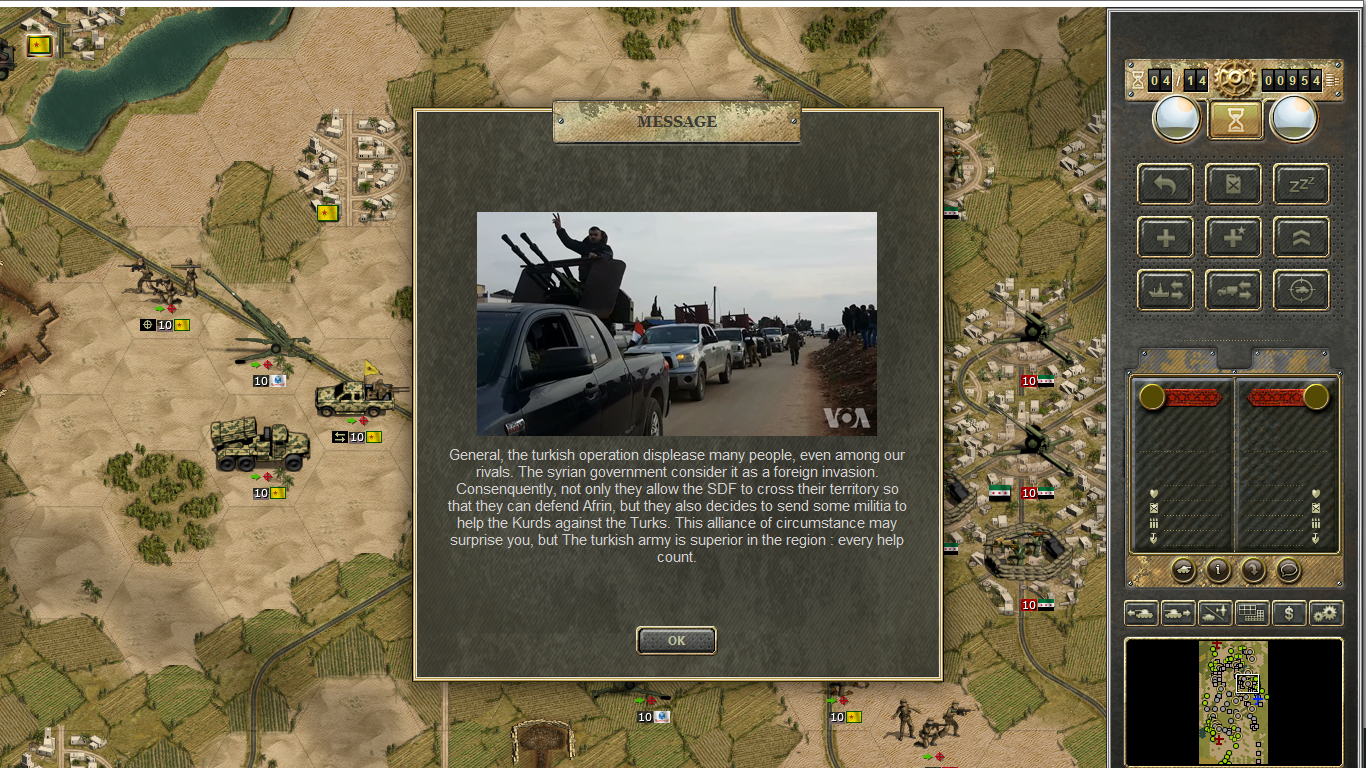The height and width of the screenshot is (768, 1366).
Task: Select the next unit (tank with right arrow)
Action: pyautogui.click(x=1178, y=613)
